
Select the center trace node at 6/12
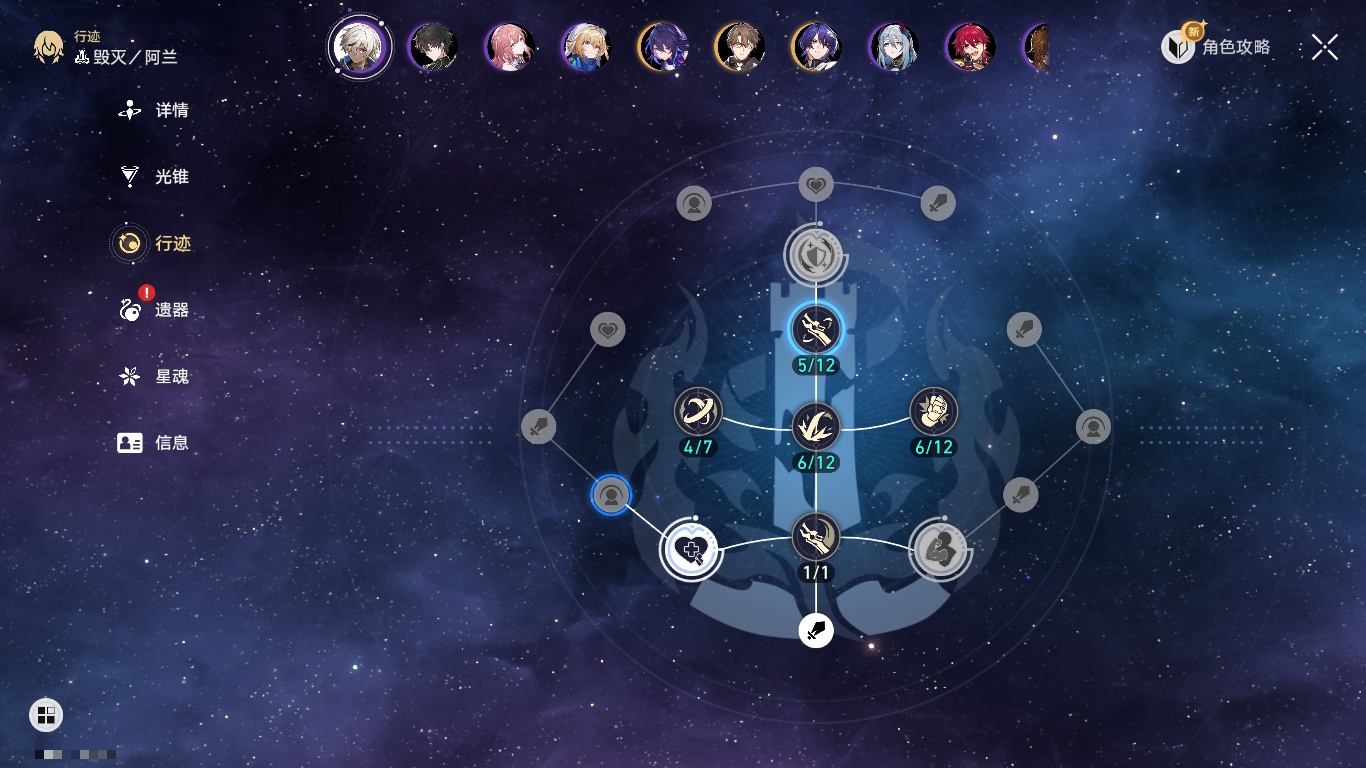tap(816, 426)
